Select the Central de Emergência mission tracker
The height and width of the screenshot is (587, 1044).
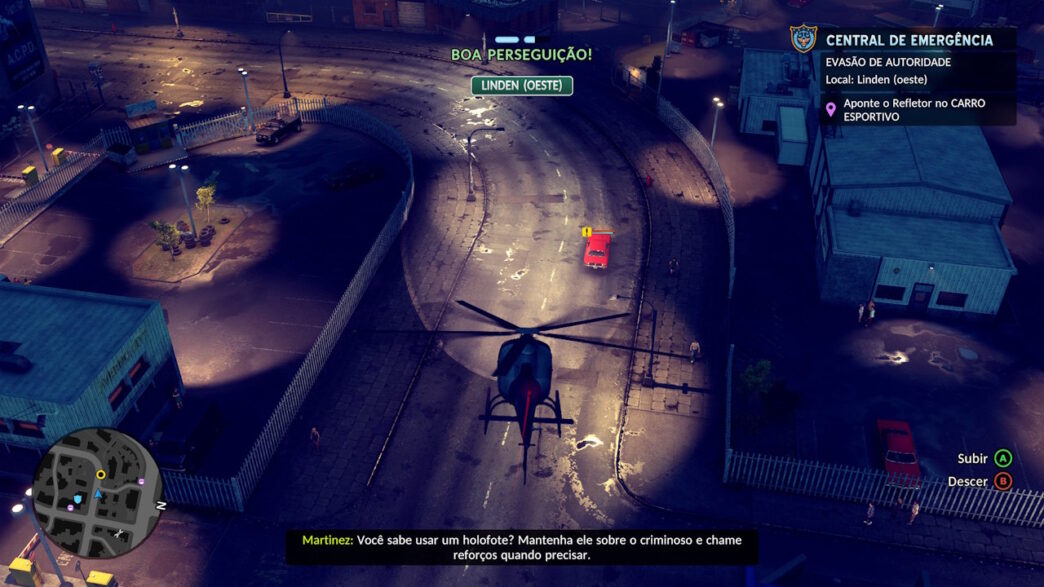909,41
